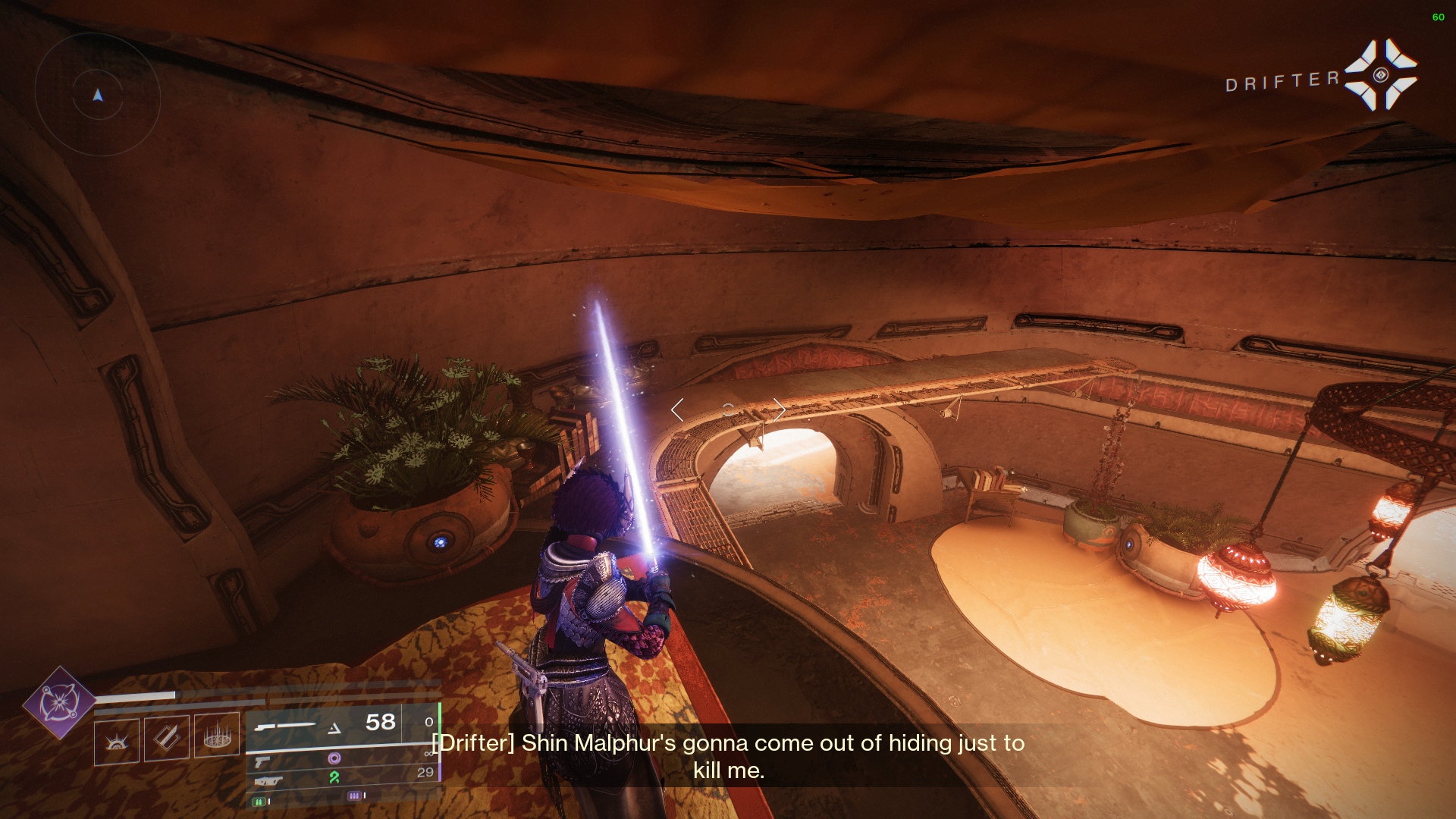Image resolution: width=1456 pixels, height=819 pixels.
Task: Select the Drifter vendor emblem
Action: coord(1380,75)
